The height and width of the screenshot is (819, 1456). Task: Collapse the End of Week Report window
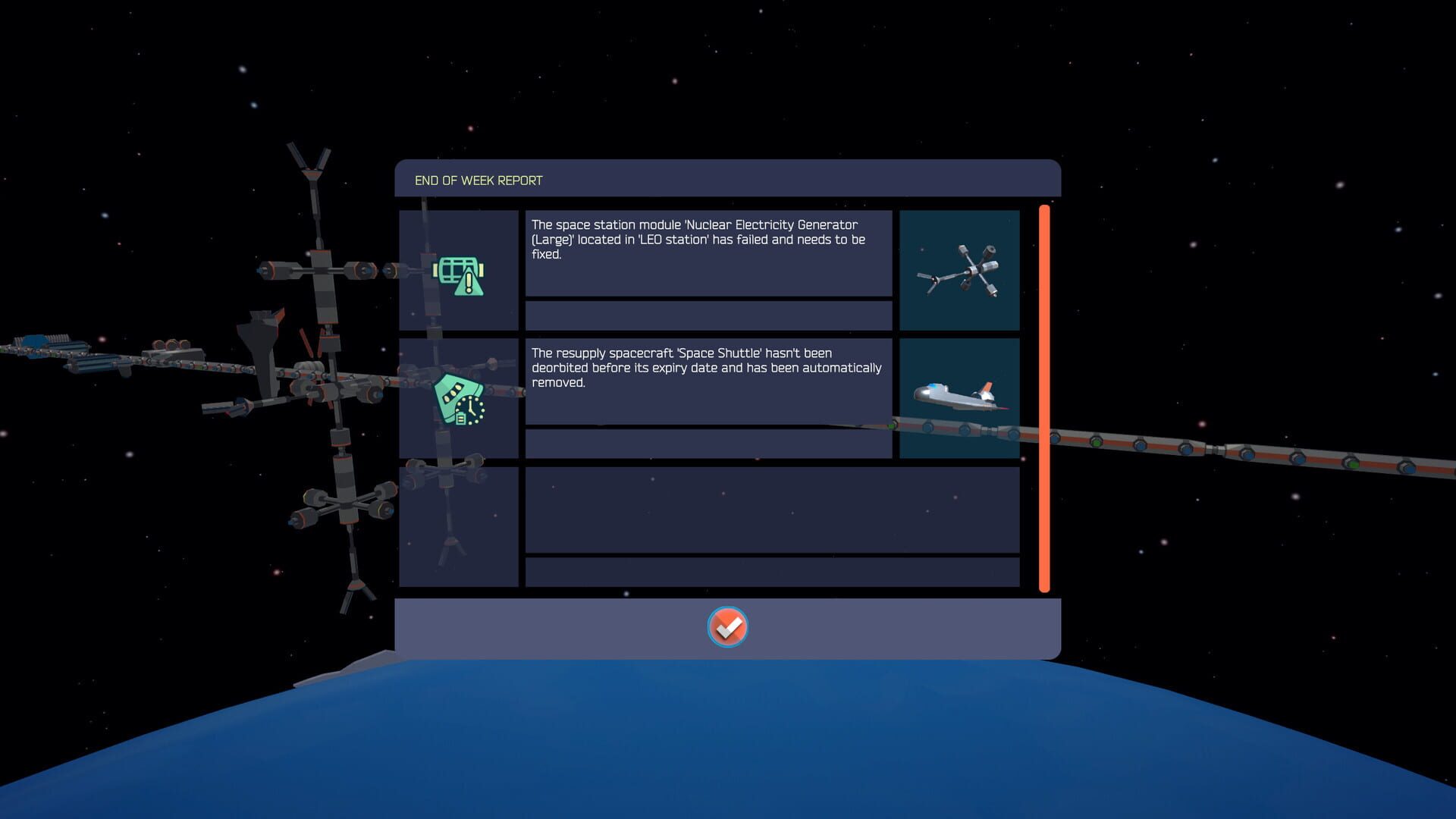tap(727, 180)
